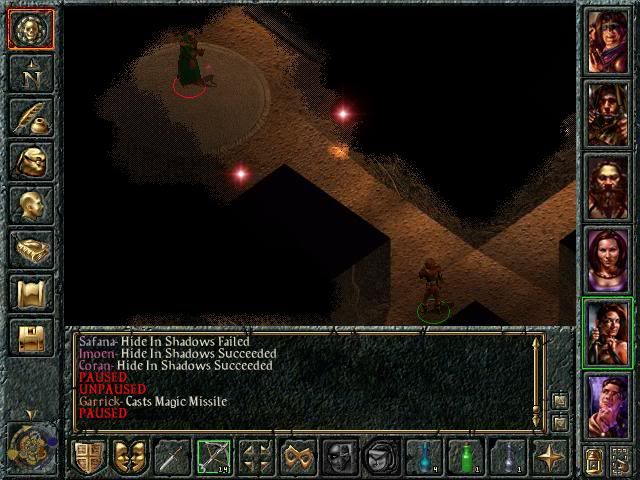Toggle party AI with the lantern button
Image resolution: width=640 pixels, height=480 pixels.
coord(592,459)
